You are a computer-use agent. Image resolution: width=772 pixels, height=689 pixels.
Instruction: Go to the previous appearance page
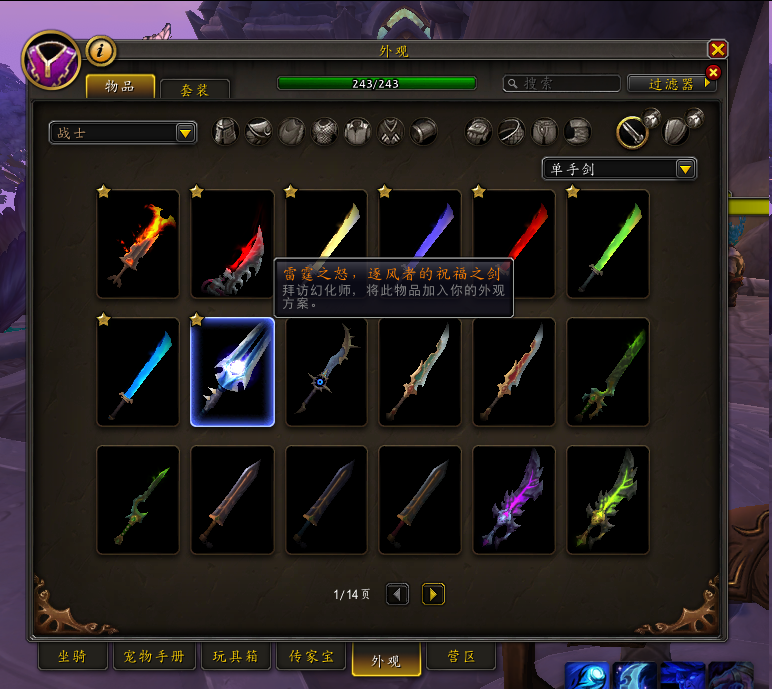point(397,594)
